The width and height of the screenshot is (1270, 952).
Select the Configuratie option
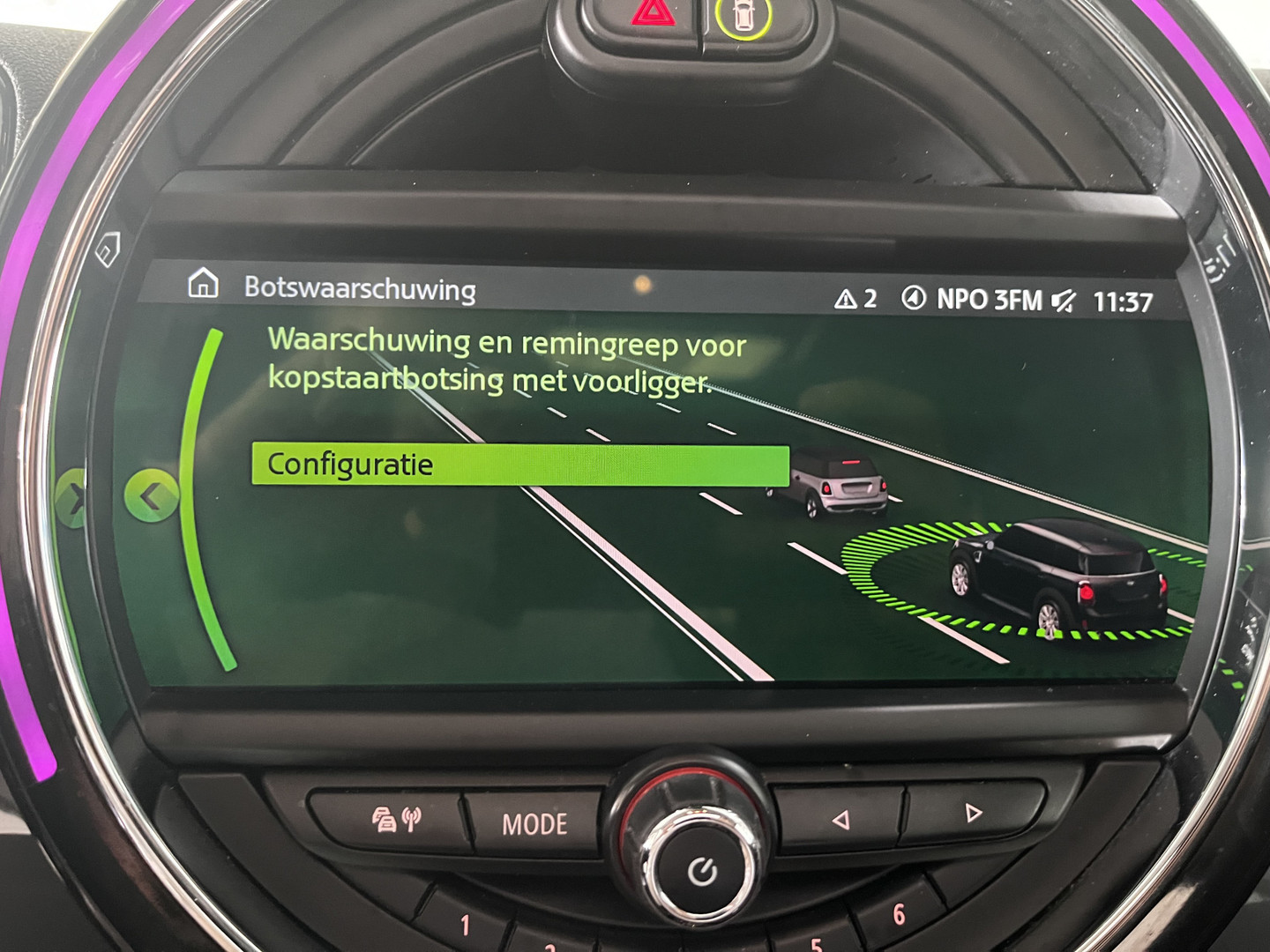click(520, 465)
